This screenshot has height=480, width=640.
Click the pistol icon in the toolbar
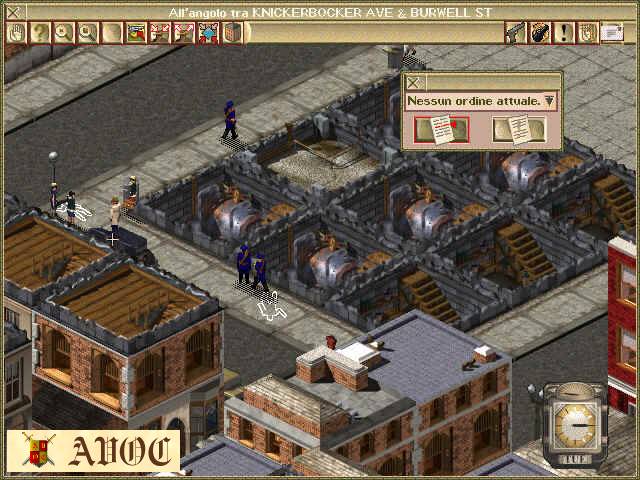(516, 33)
